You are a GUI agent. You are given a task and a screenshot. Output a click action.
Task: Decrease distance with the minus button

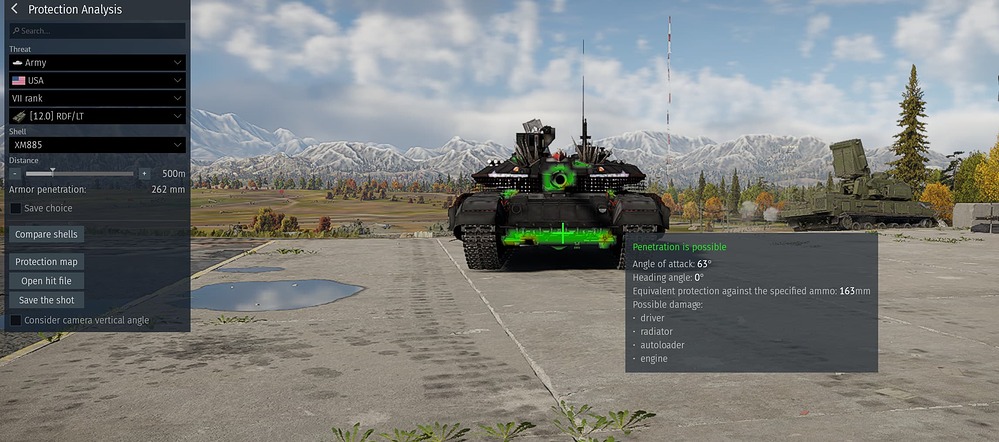tap(16, 173)
